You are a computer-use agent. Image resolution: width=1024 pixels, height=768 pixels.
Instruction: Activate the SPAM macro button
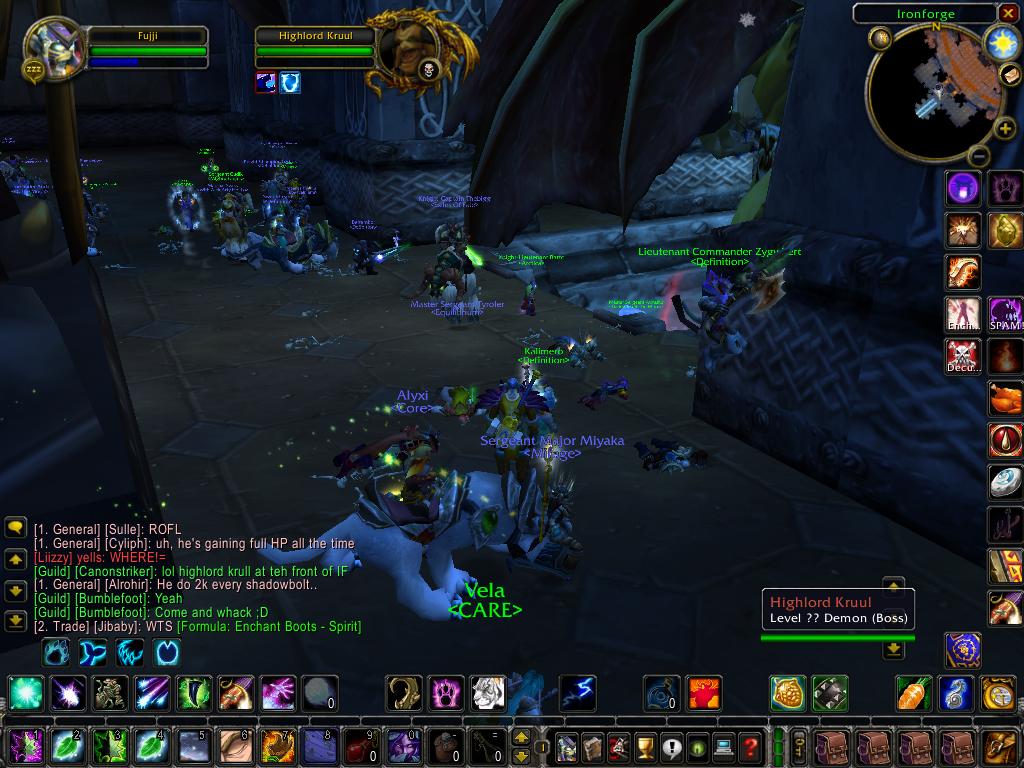(1005, 314)
